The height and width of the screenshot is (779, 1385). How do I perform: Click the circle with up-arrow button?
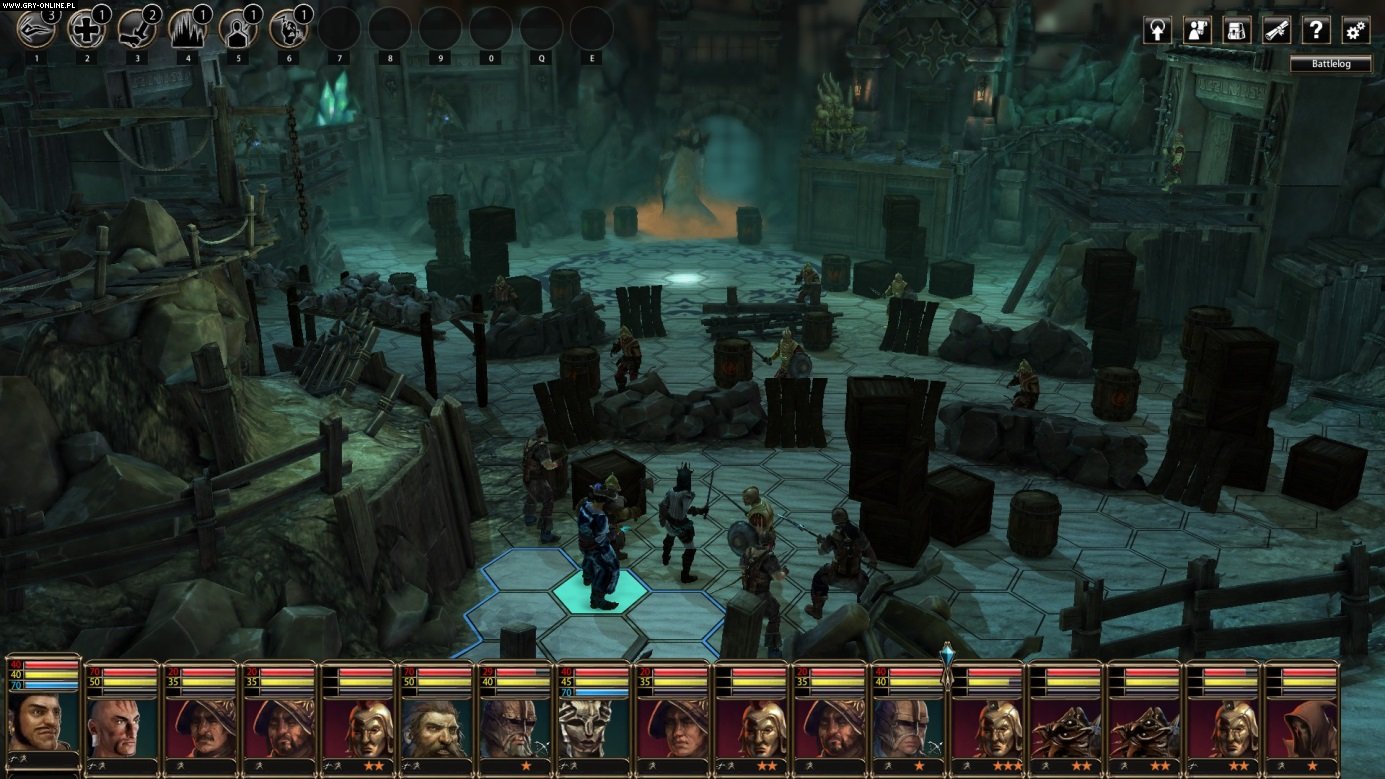coord(1157,30)
